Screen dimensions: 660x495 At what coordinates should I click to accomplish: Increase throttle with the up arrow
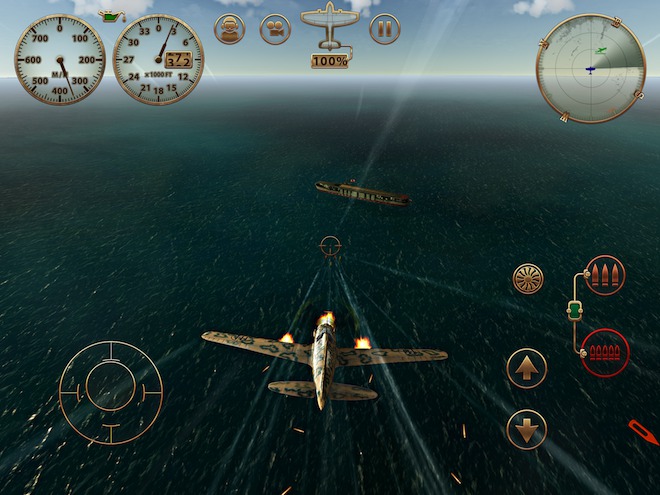527,368
